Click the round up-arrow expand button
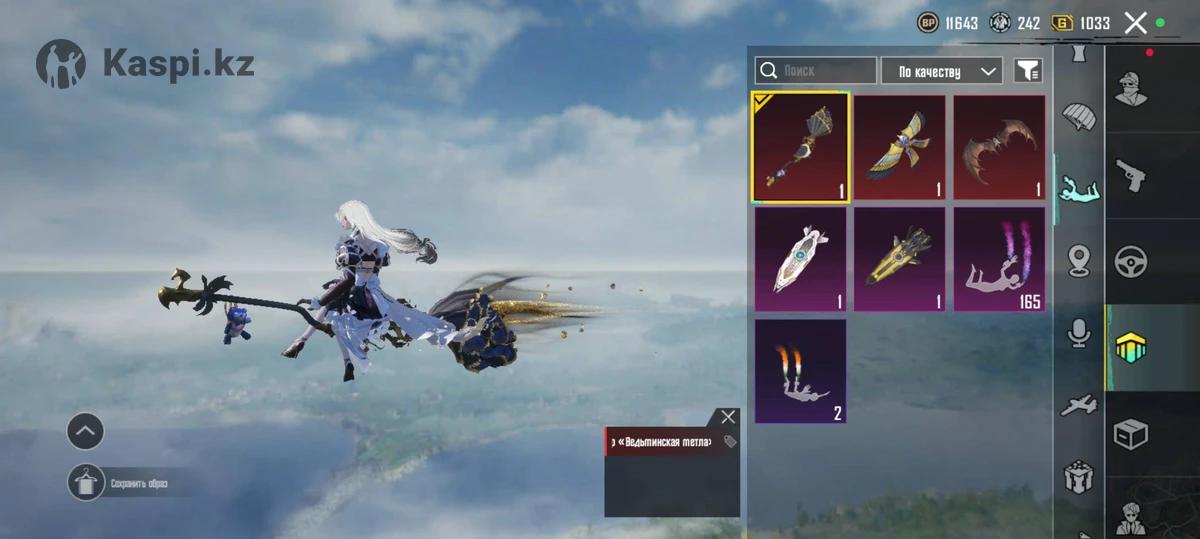 coord(86,432)
